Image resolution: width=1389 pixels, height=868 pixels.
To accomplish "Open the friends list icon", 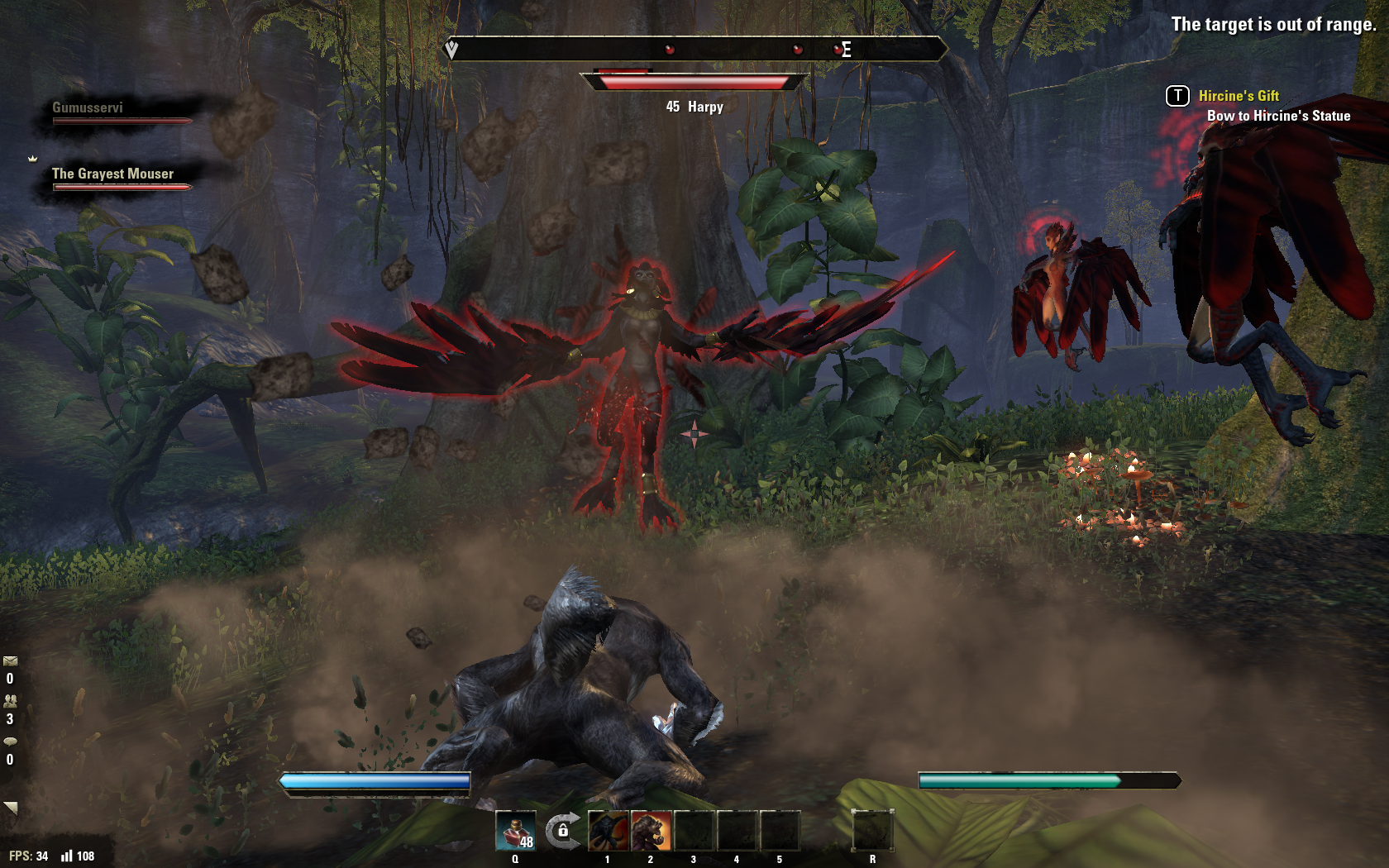I will (10, 701).
